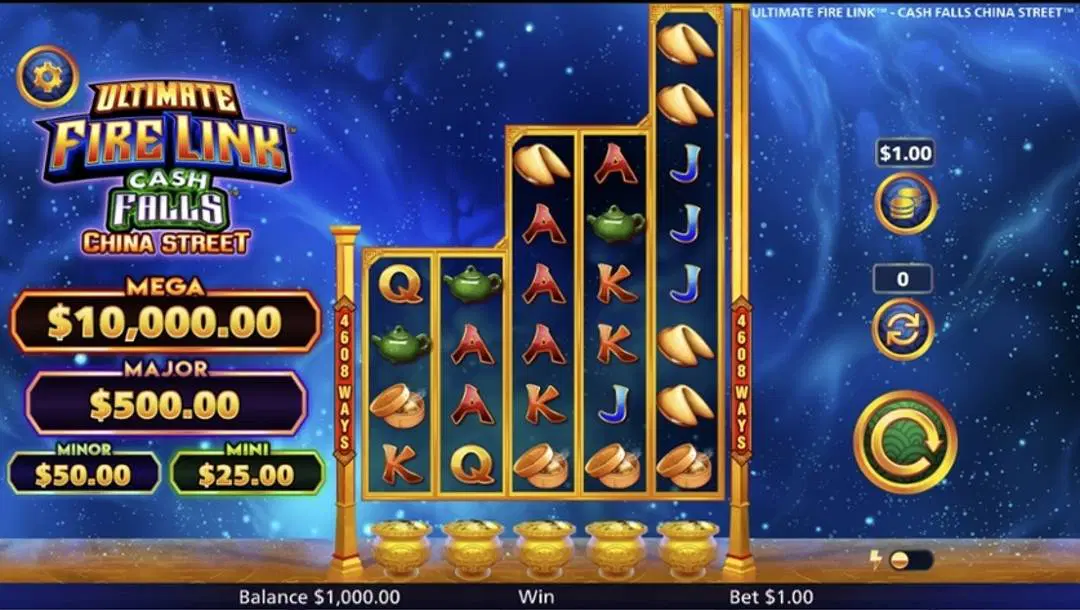Open the coin stack bet selector

[905, 203]
